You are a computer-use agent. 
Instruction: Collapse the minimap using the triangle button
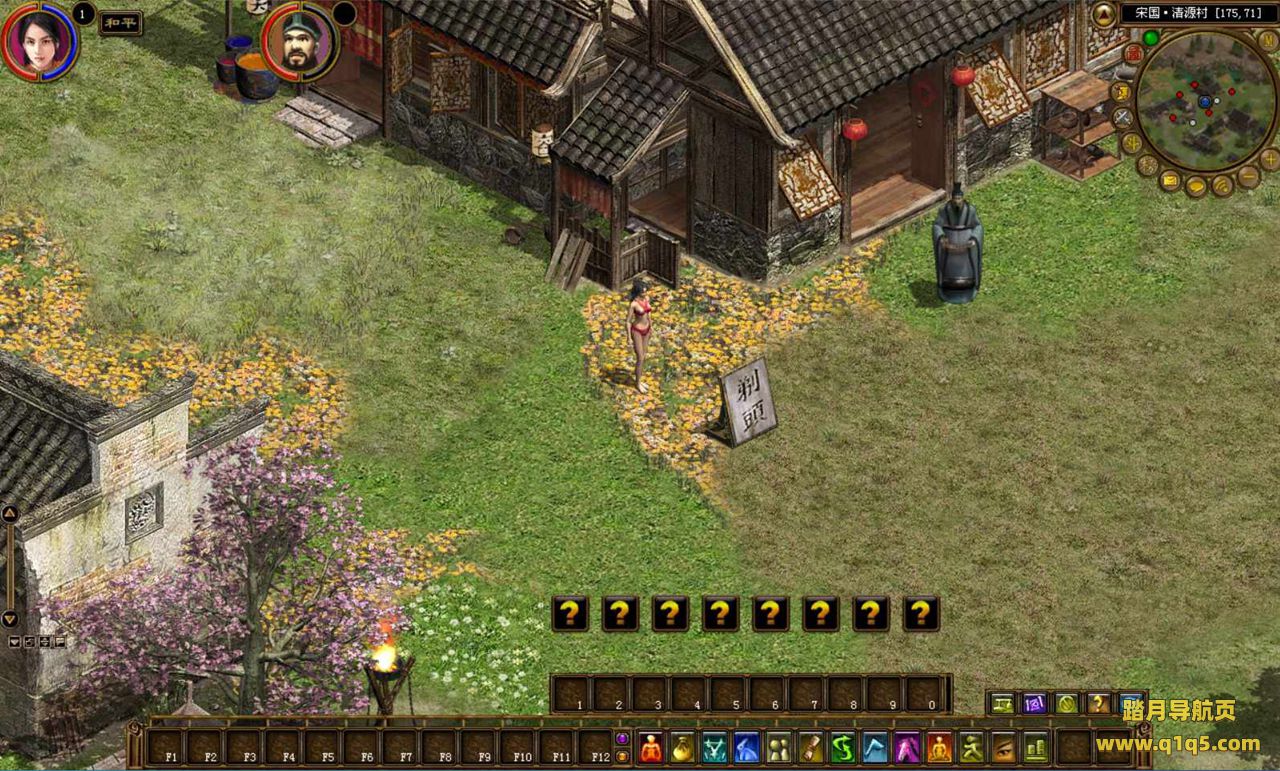click(x=1103, y=14)
